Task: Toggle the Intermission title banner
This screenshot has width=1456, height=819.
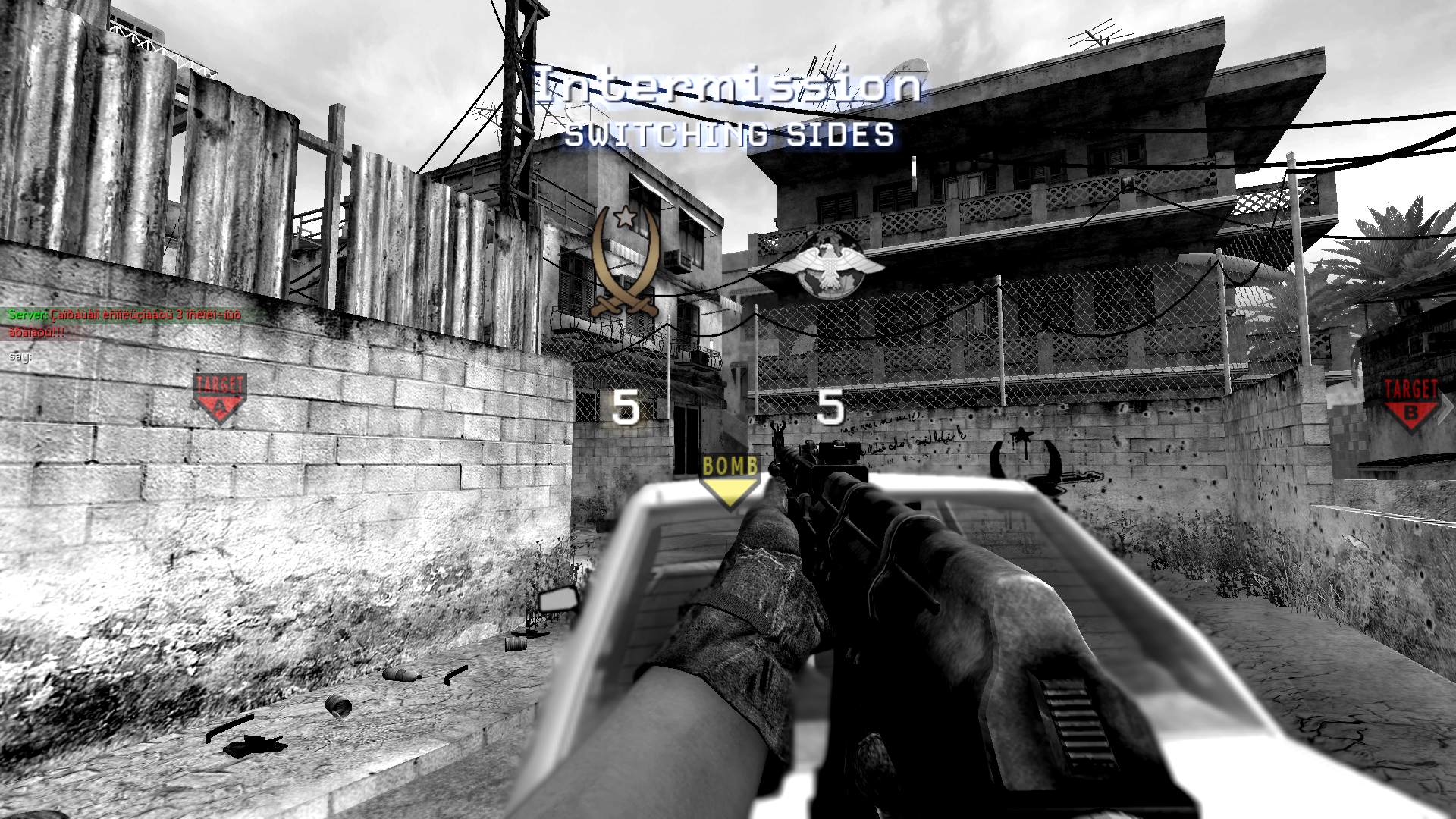Action: (x=728, y=85)
